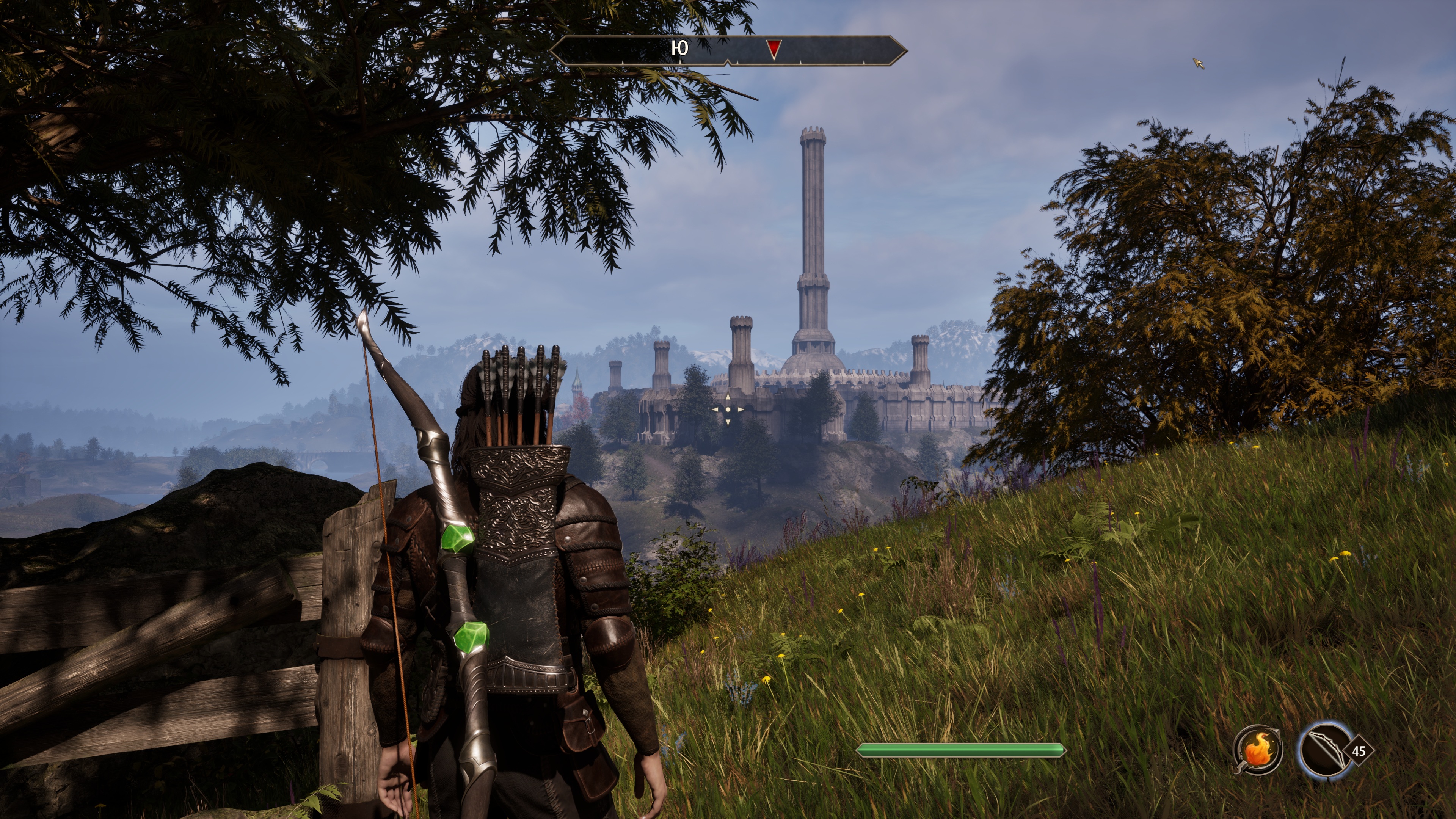The height and width of the screenshot is (819, 1456).
Task: Click the compass bar's south indicator
Action: pos(679,49)
